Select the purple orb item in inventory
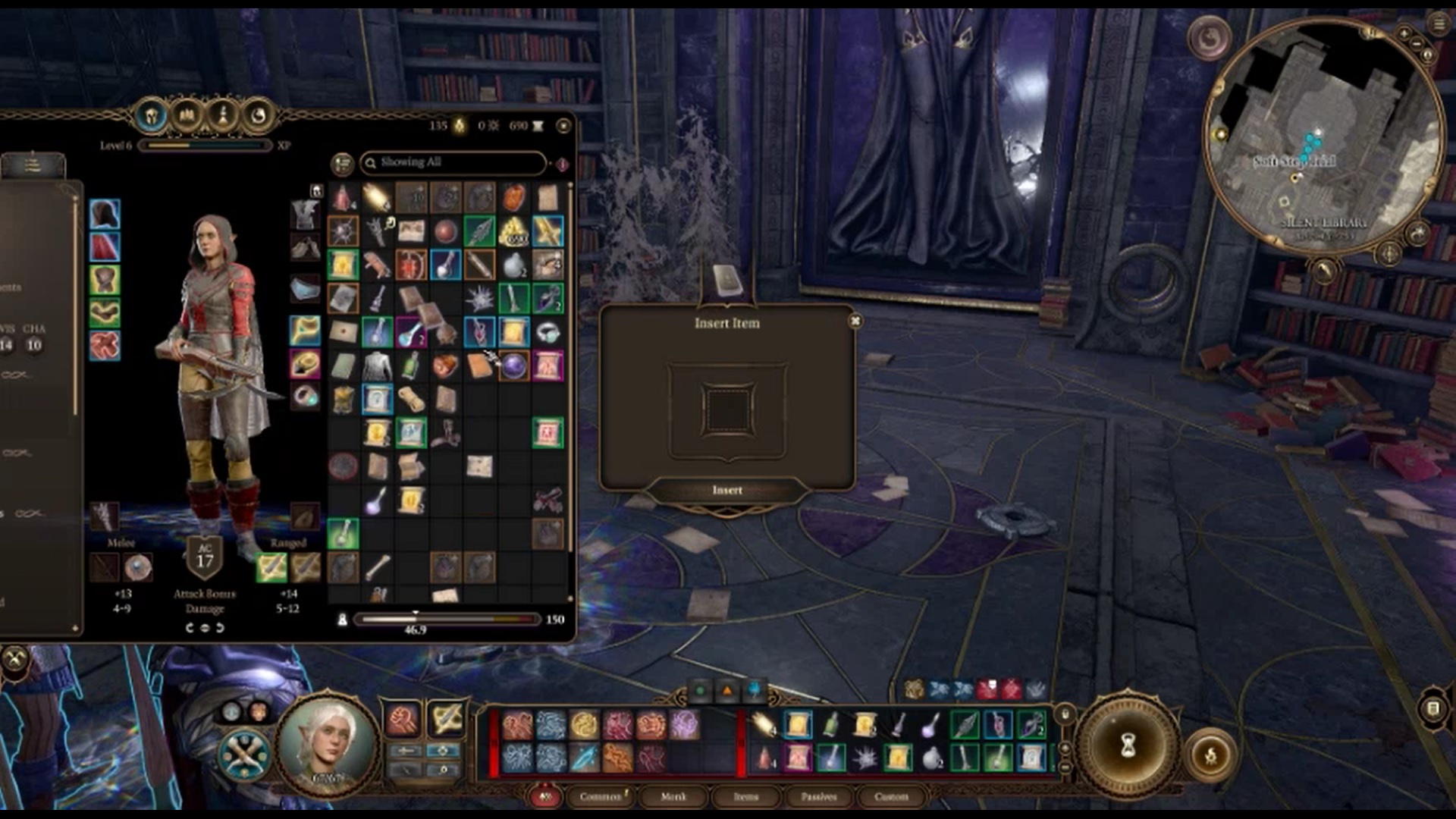Screen dimensions: 1456x819 (514, 366)
